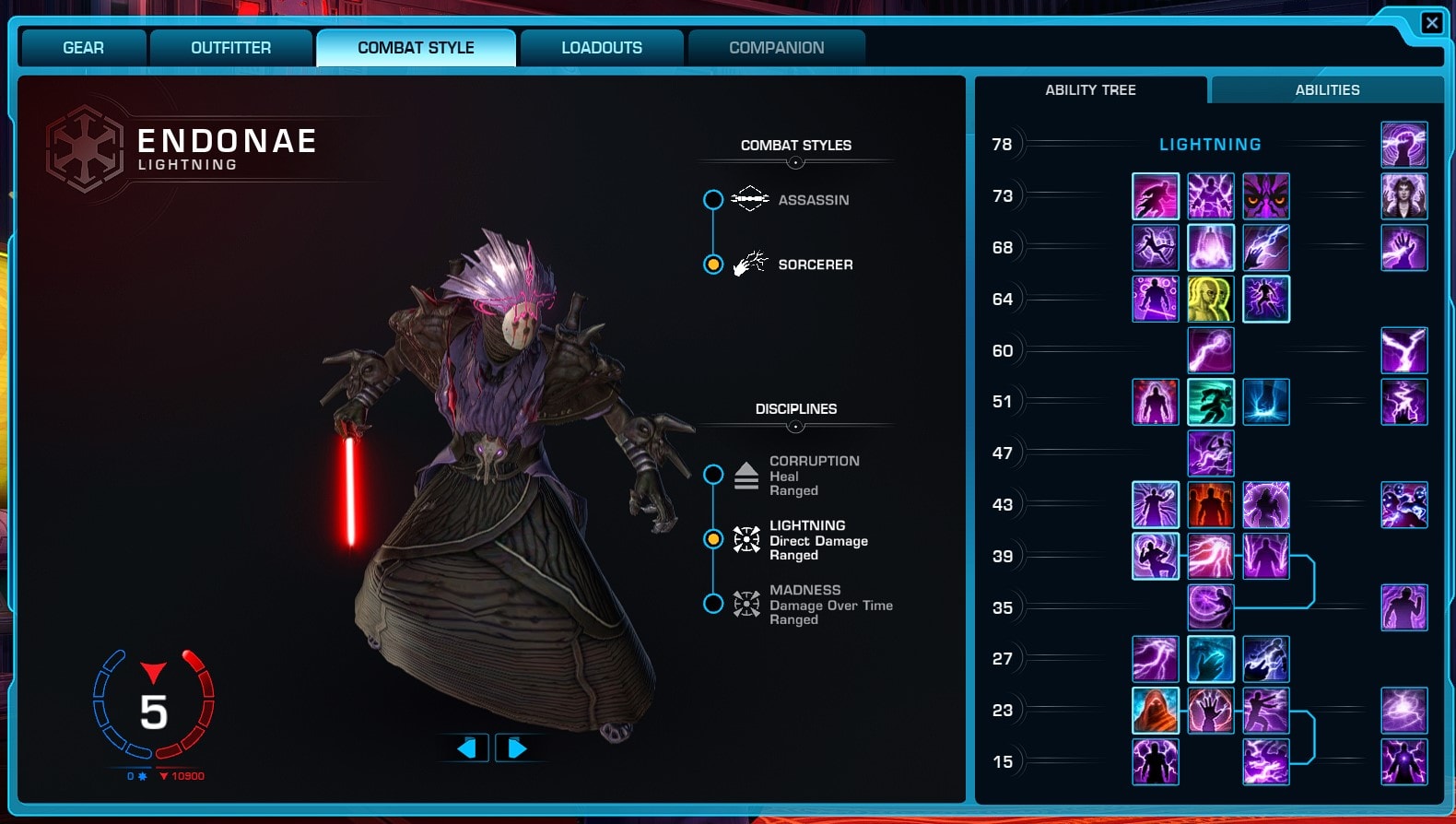Select the blue ground vortex ability
Screen dimensions: 1456x824
[1266, 402]
